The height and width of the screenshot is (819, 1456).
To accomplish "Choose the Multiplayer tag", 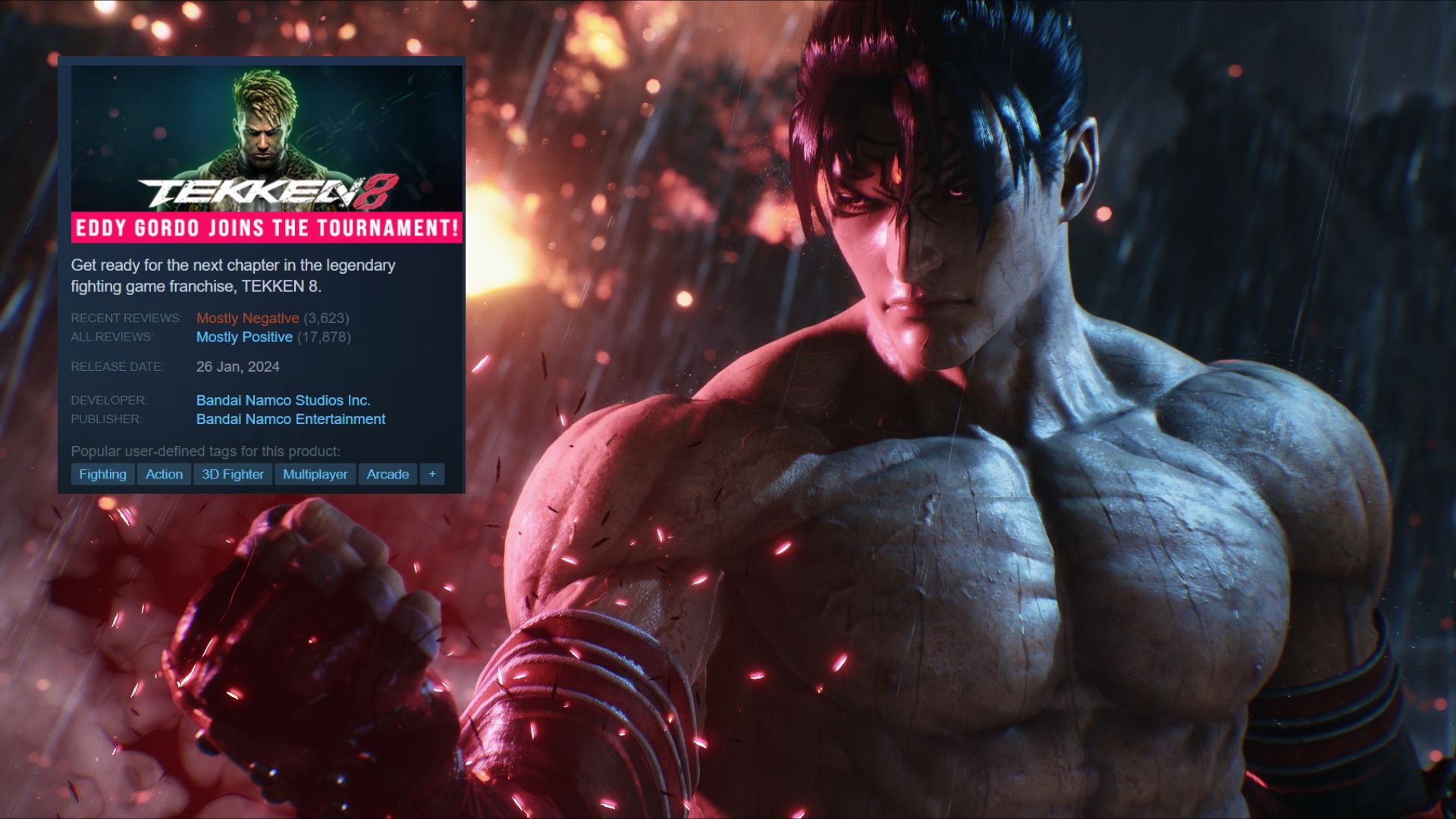I will pyautogui.click(x=315, y=474).
